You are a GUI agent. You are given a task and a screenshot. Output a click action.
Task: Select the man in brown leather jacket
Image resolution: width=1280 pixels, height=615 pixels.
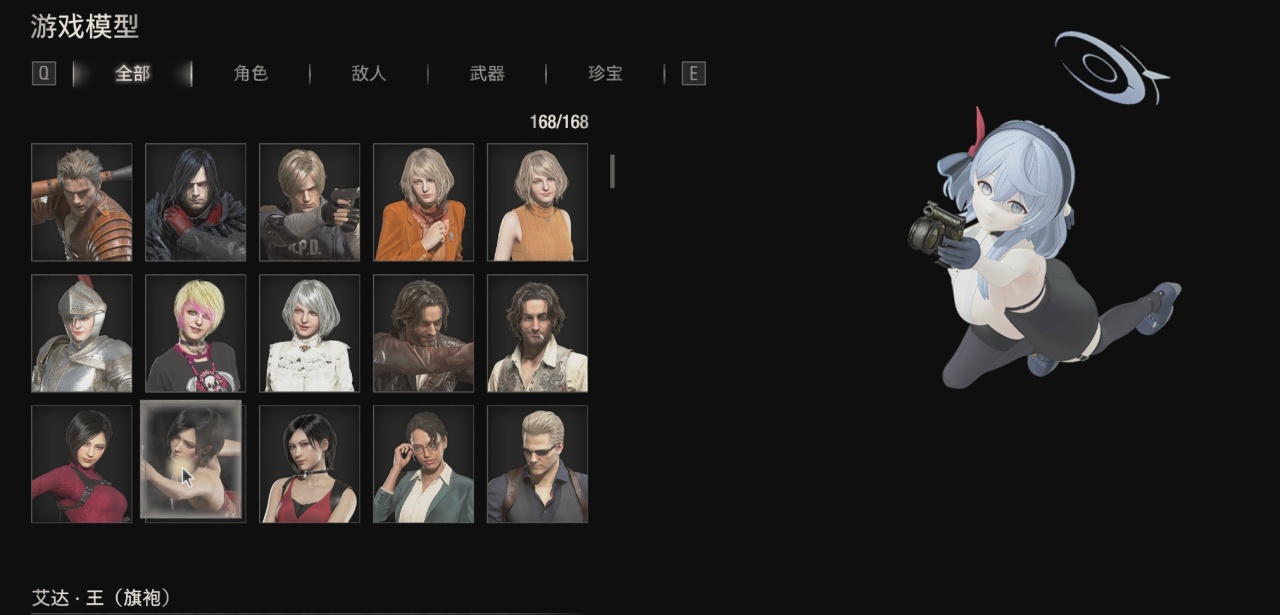coord(424,333)
